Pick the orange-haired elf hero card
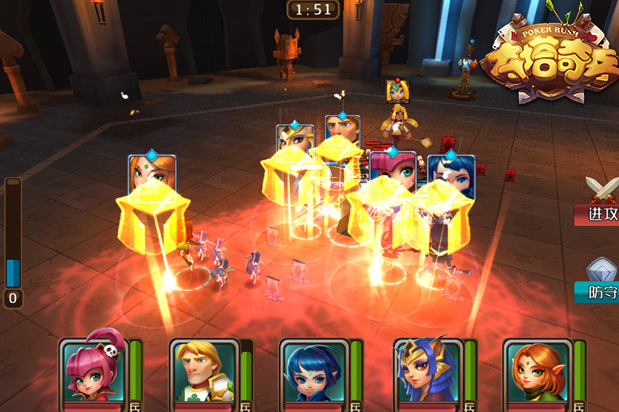This screenshot has height=412, width=619. (536, 372)
